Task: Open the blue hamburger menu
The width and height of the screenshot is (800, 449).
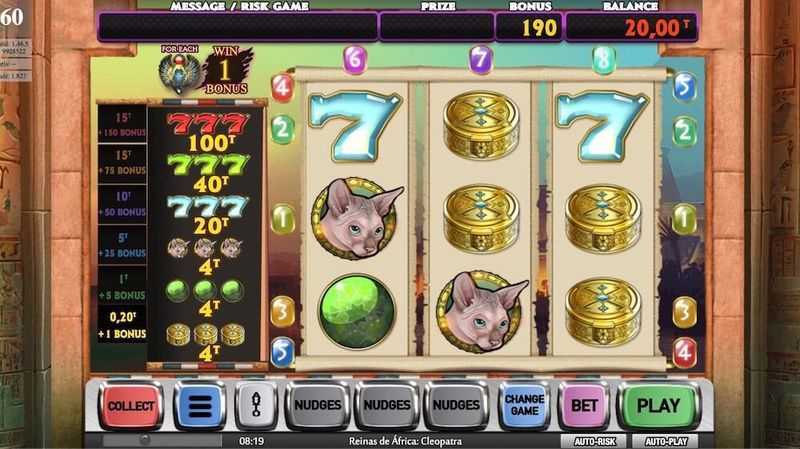Action: 199,406
